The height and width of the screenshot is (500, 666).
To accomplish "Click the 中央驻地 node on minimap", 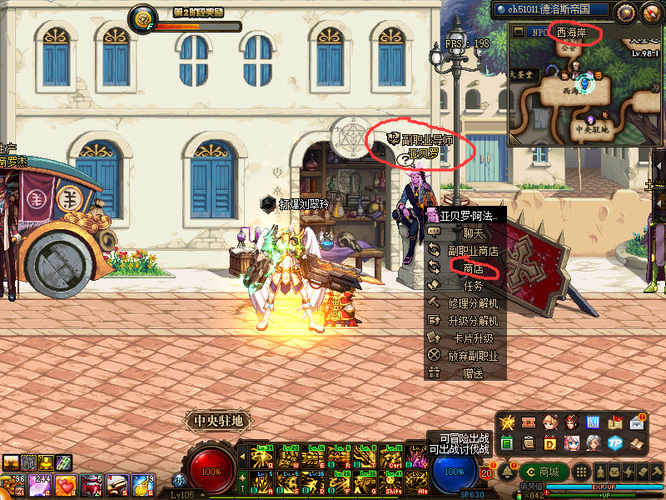I will (x=592, y=129).
